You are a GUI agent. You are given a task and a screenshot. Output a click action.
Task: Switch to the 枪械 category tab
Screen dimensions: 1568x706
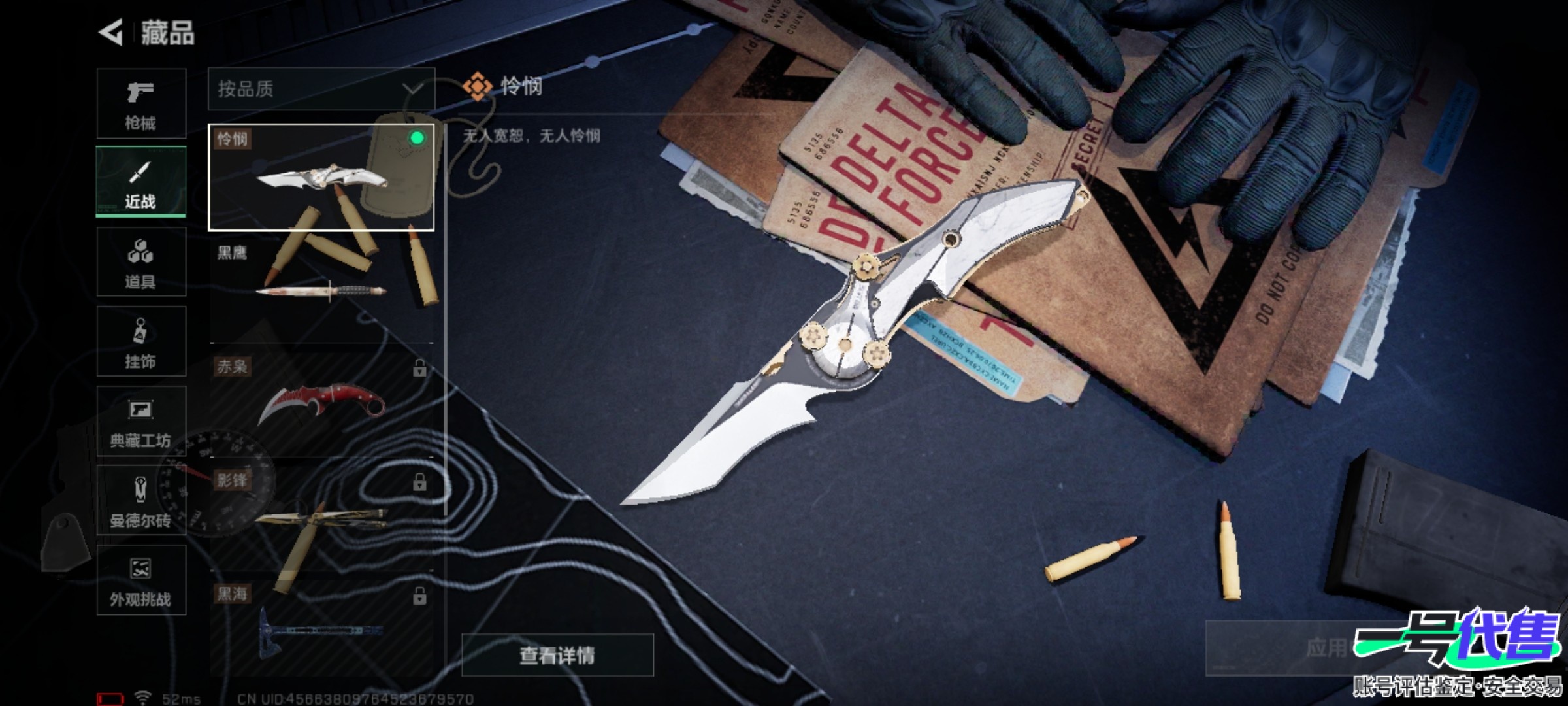[141, 103]
